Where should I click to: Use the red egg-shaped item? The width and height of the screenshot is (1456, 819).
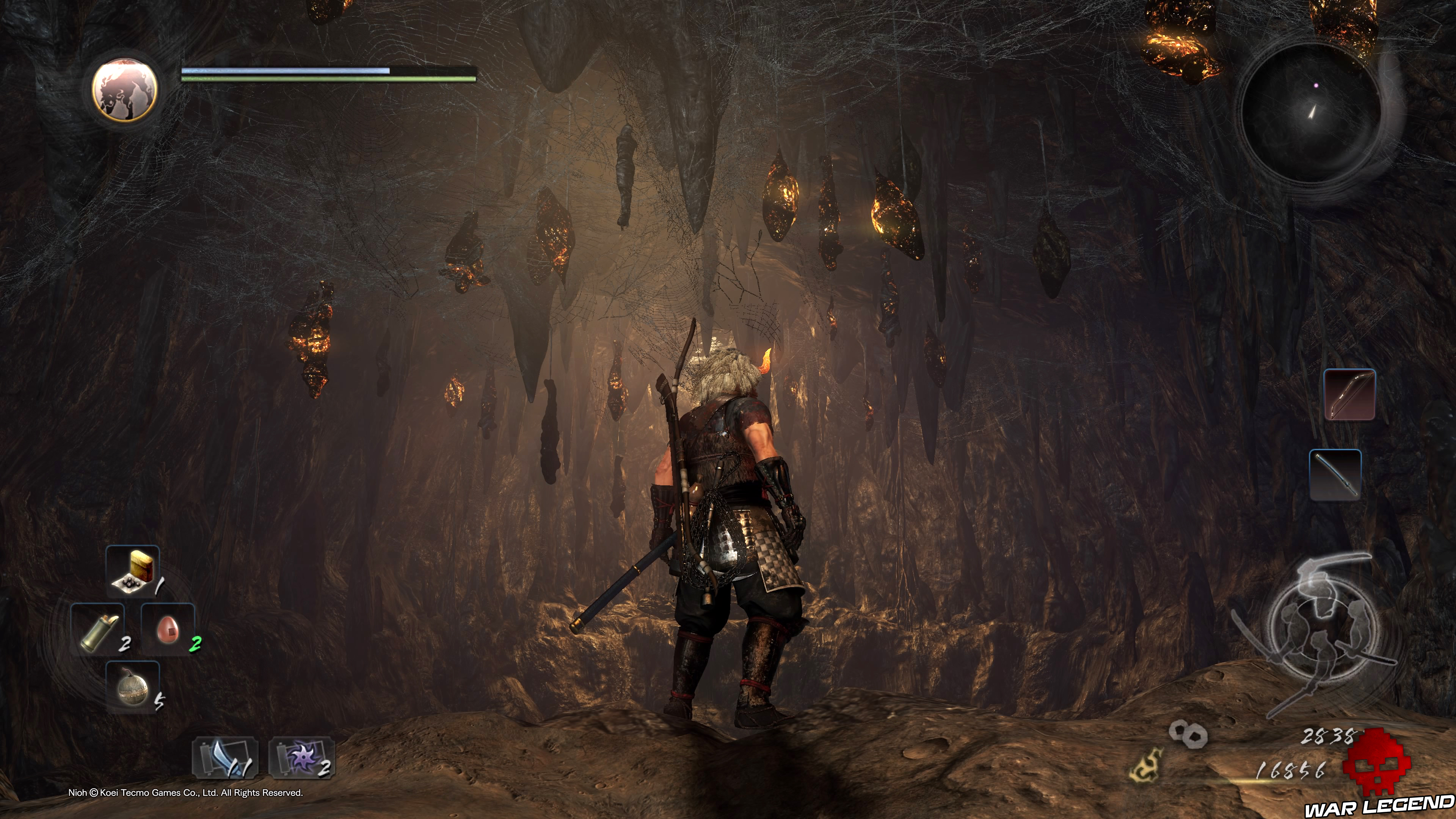[168, 629]
